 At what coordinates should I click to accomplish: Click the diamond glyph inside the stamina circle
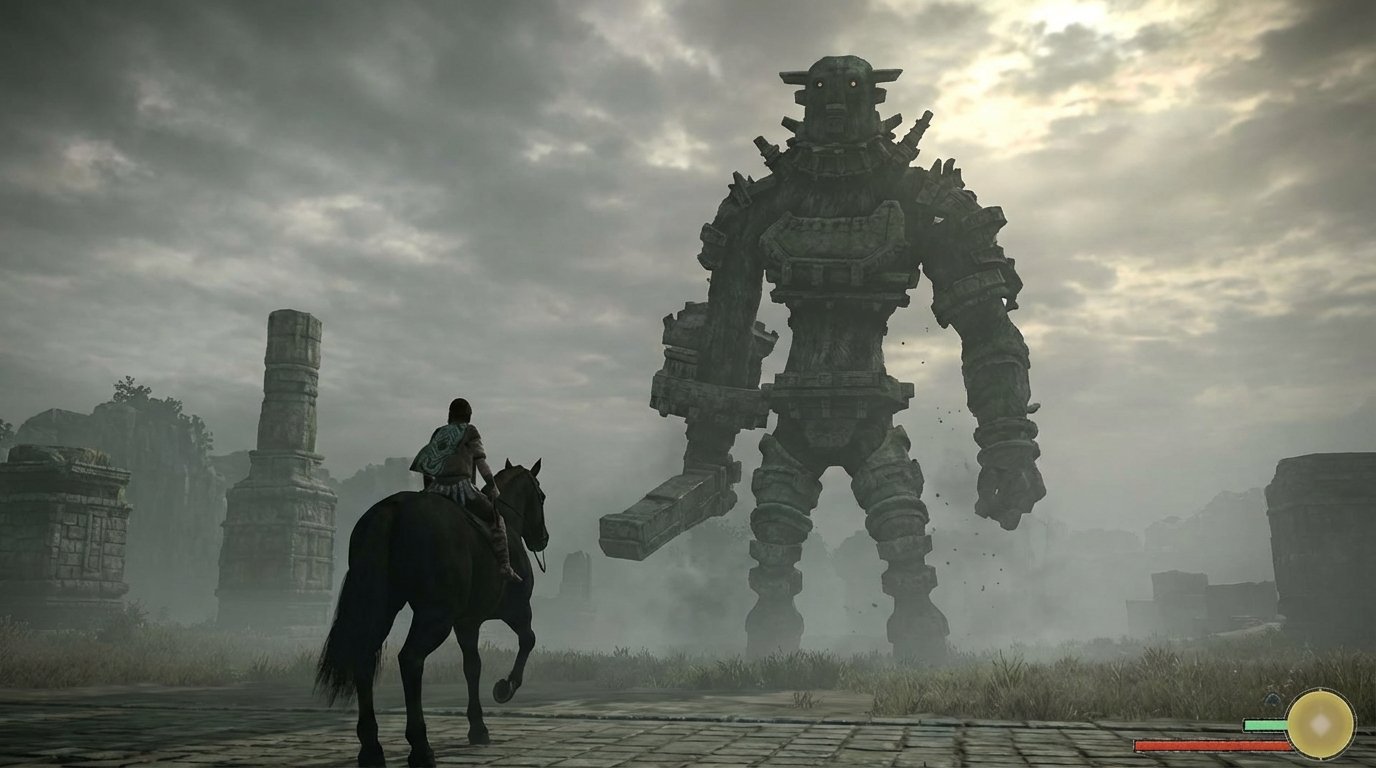tap(1321, 725)
